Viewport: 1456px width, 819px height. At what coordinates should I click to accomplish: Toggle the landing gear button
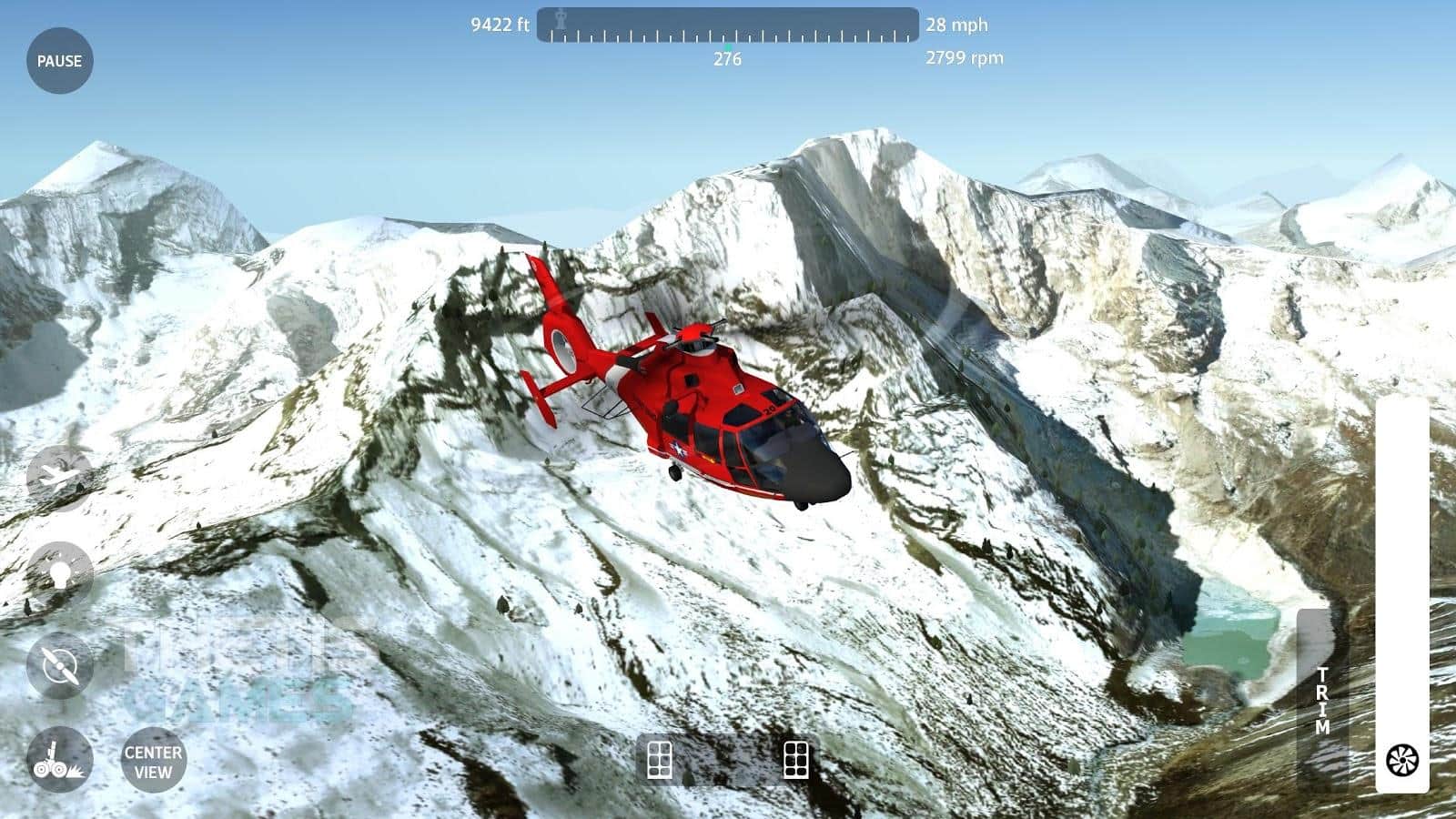point(59,760)
